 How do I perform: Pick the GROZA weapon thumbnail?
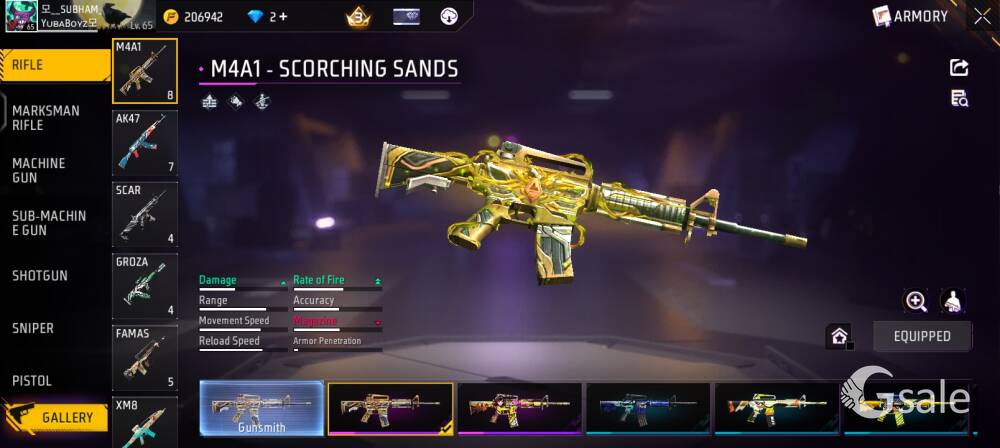145,286
